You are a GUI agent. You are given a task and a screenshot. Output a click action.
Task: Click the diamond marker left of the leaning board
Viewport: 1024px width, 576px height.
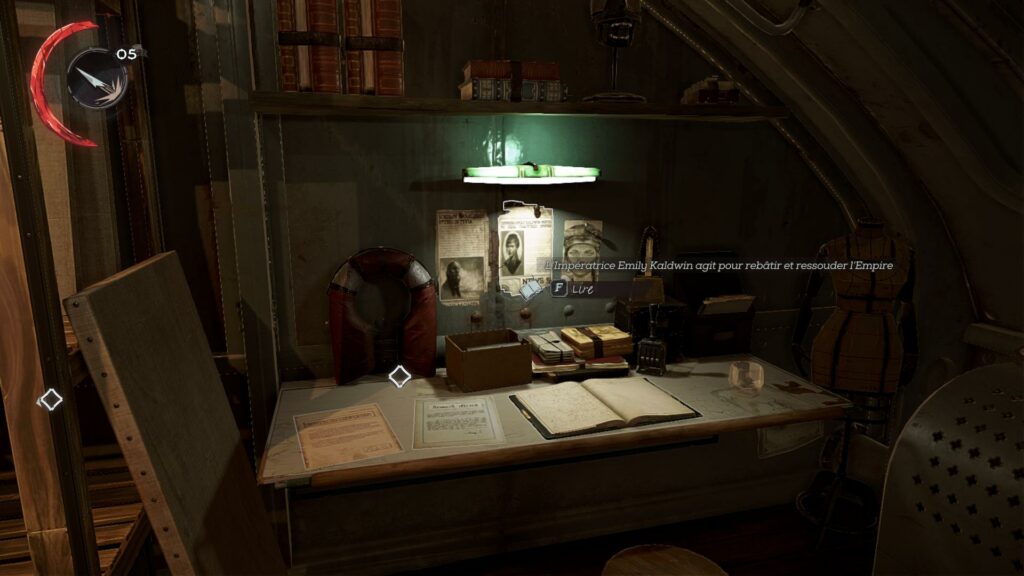[x=50, y=400]
